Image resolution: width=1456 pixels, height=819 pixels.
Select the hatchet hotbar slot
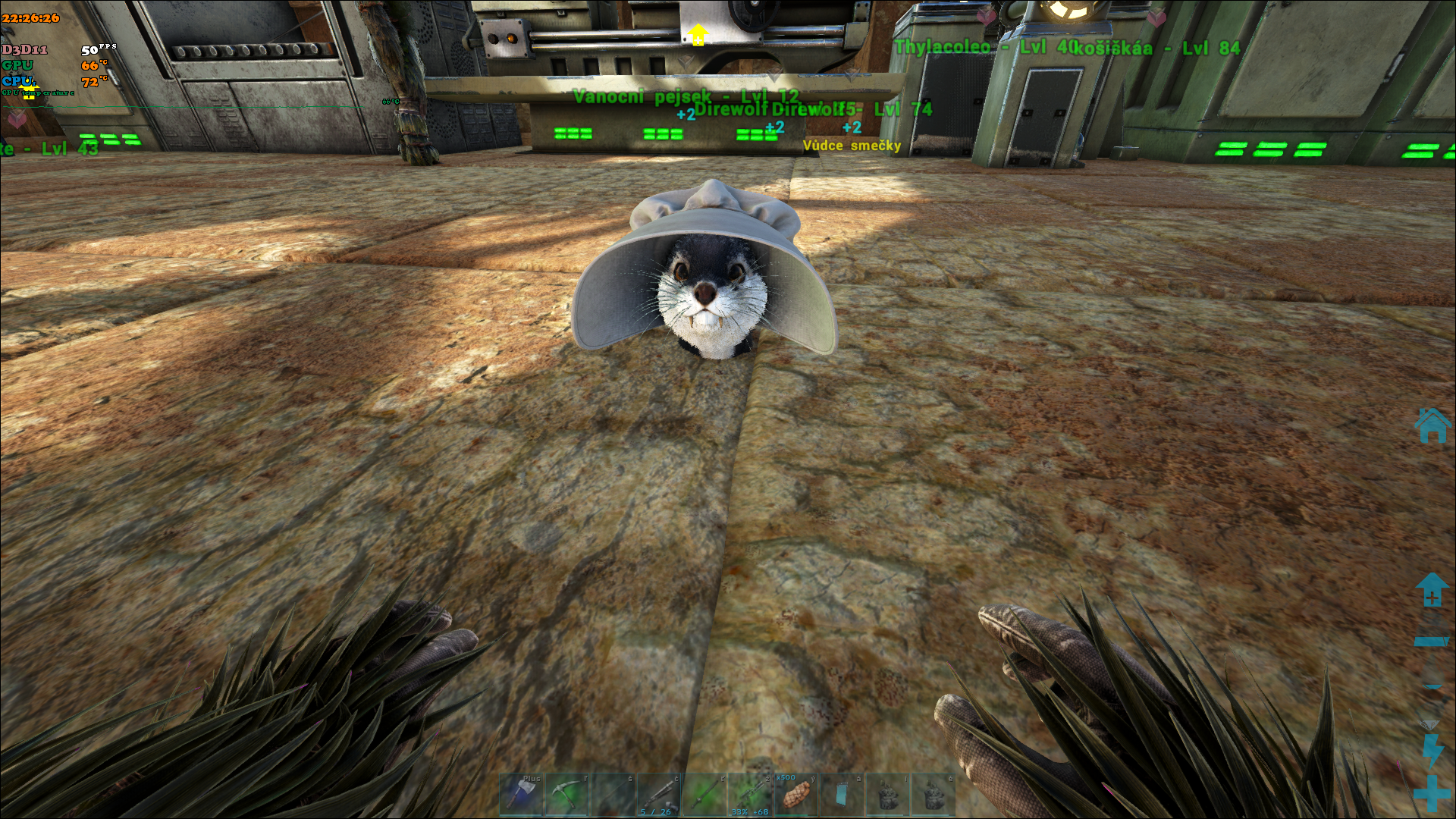pyautogui.click(x=521, y=795)
